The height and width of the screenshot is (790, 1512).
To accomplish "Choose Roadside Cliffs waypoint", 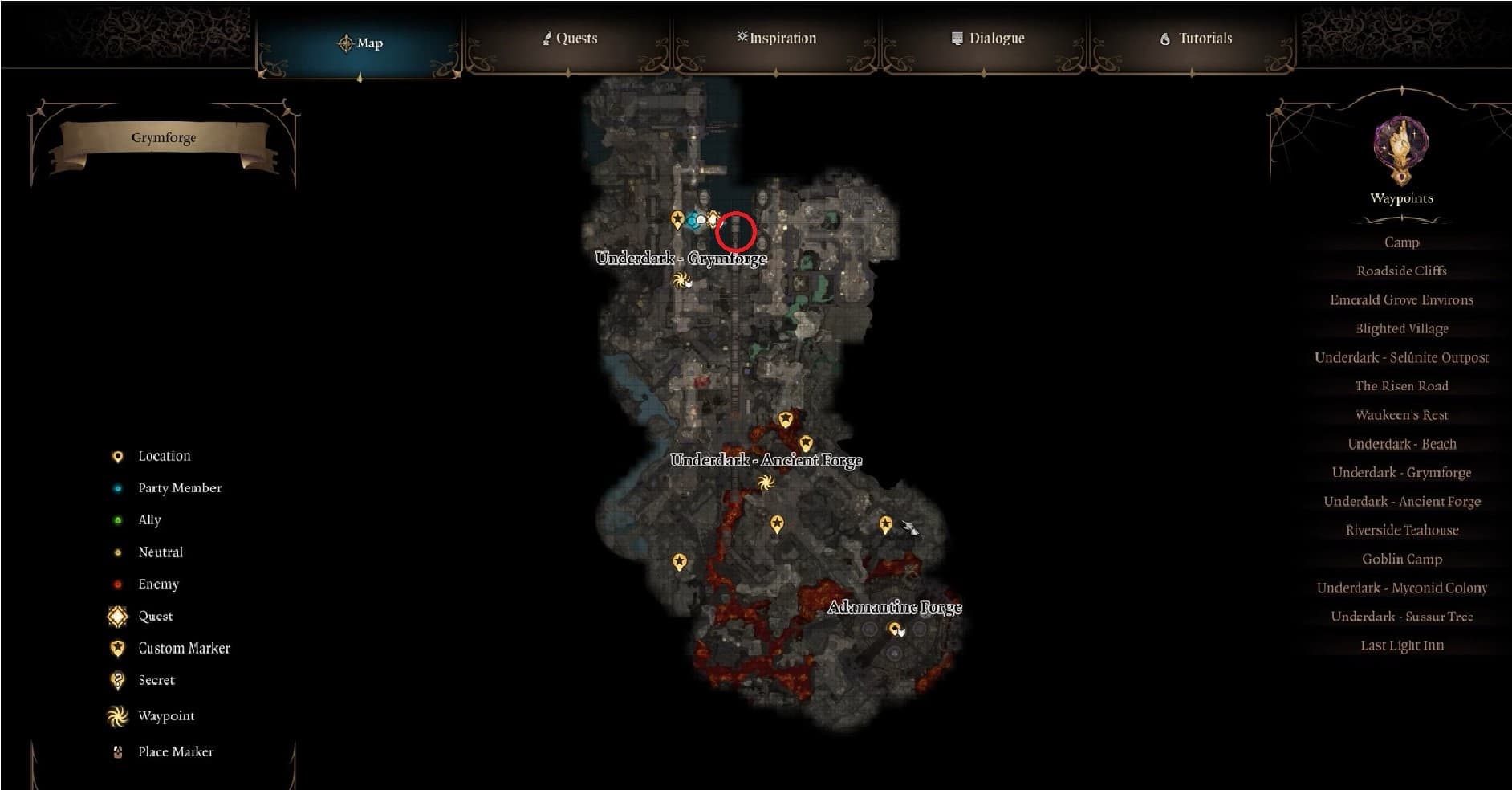I will point(1401,271).
